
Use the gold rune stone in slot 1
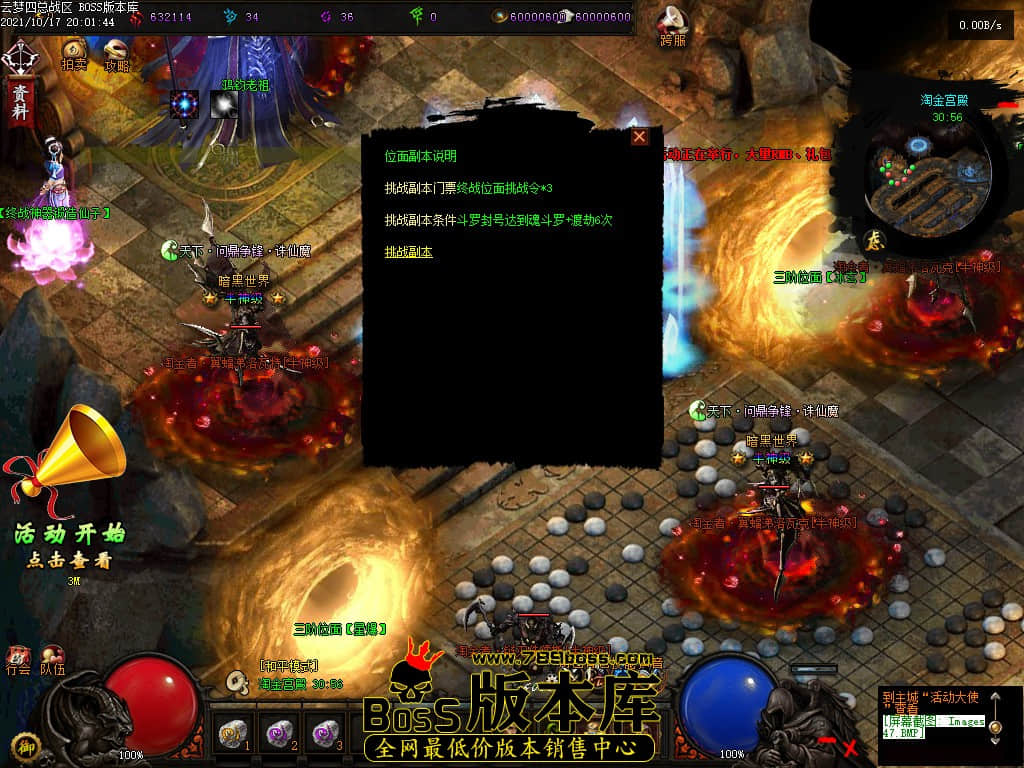(x=233, y=734)
